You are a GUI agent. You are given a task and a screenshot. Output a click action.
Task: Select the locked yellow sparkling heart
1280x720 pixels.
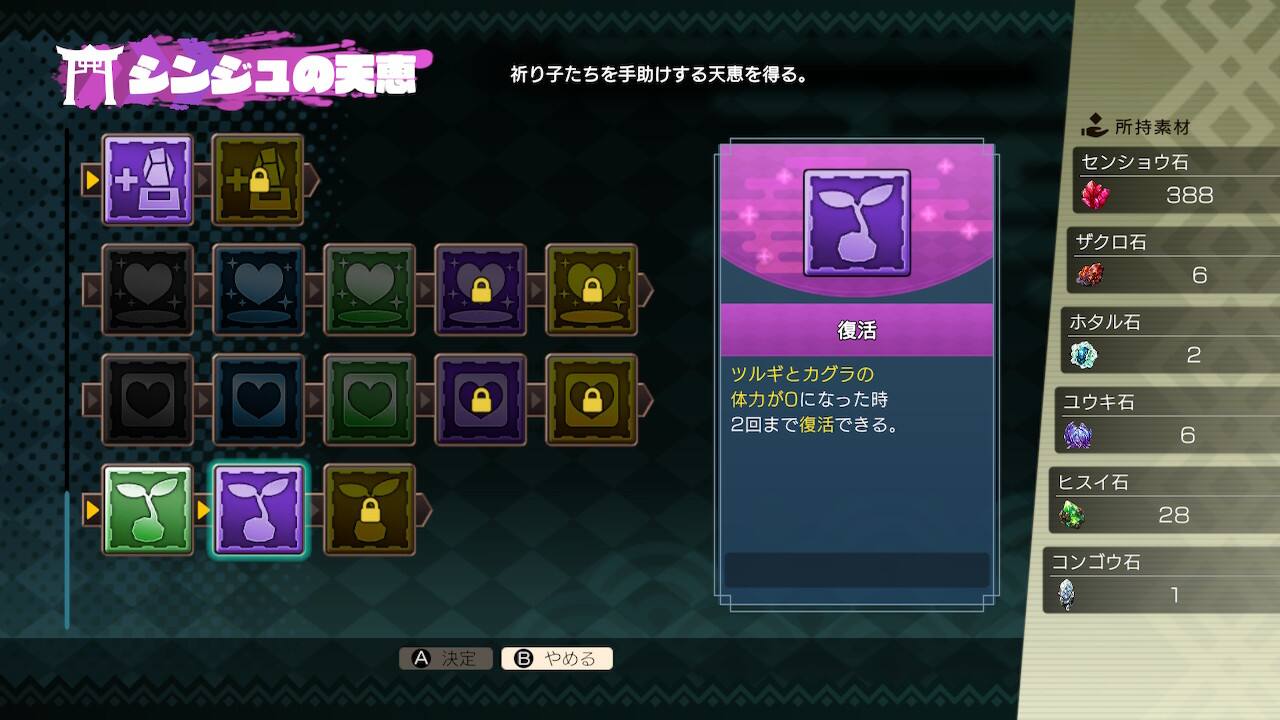click(591, 290)
